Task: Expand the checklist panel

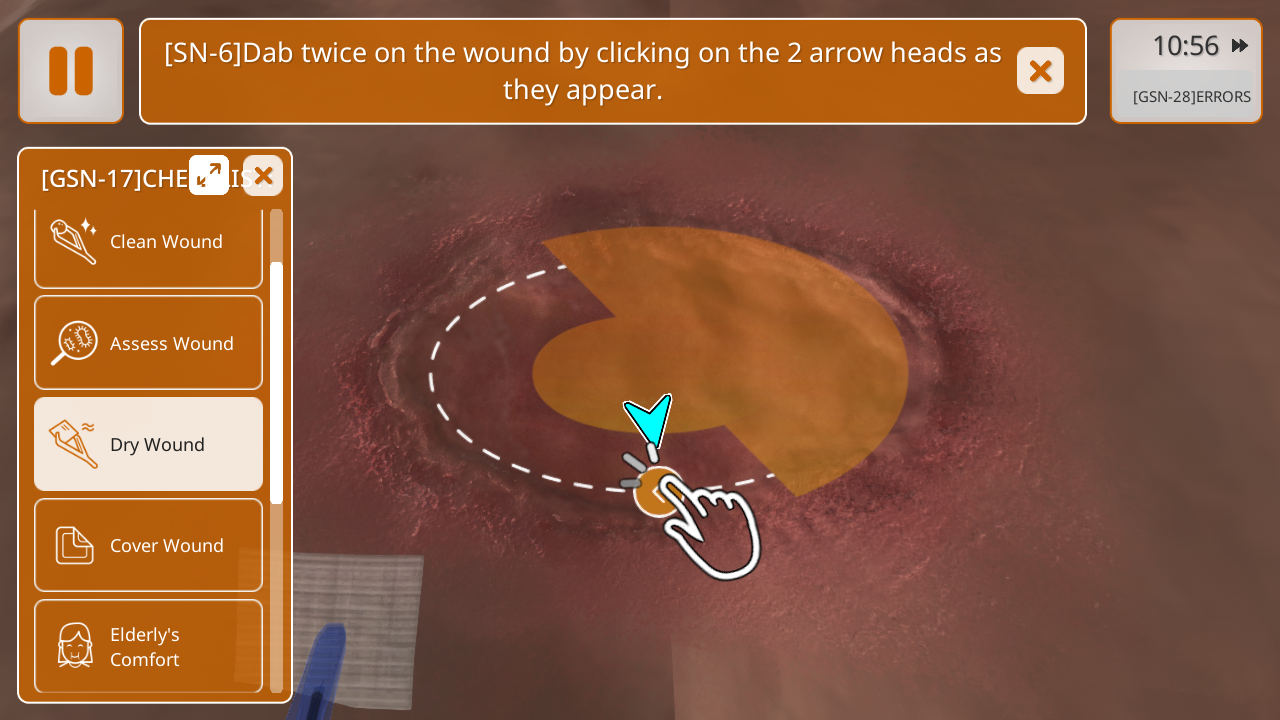Action: click(209, 175)
